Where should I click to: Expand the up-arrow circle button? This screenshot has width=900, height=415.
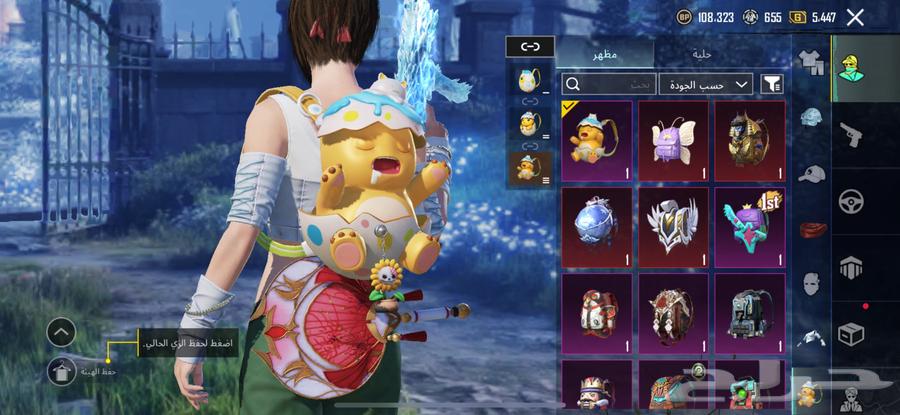61,332
